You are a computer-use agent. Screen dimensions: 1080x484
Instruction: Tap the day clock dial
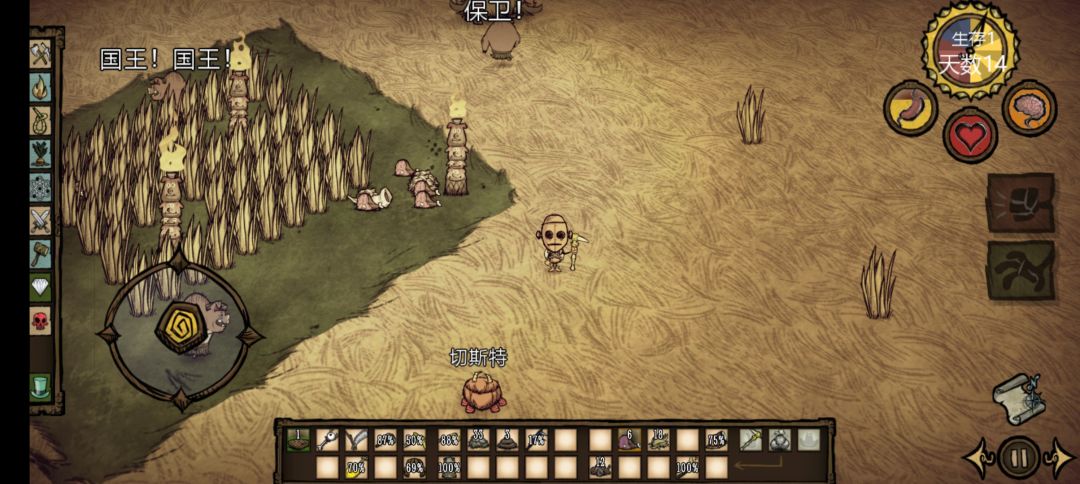[969, 50]
